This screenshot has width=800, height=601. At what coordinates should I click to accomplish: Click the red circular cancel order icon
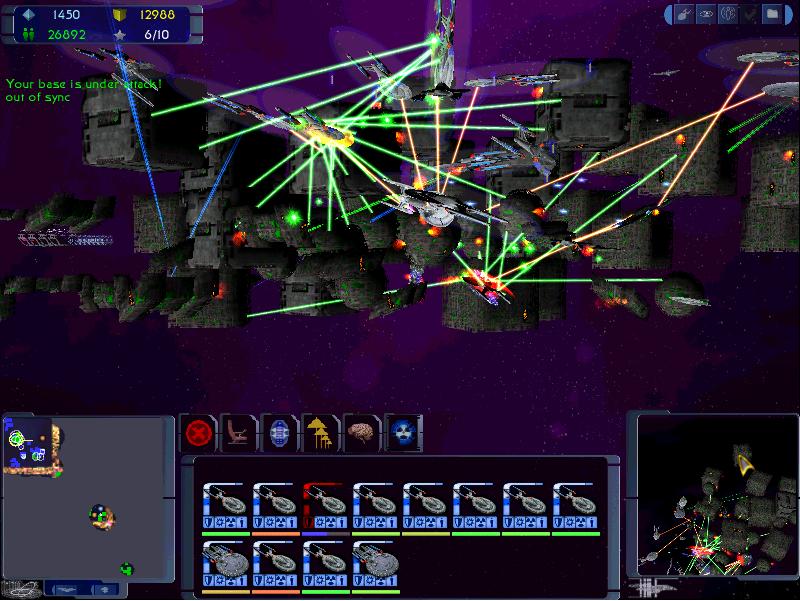198,433
